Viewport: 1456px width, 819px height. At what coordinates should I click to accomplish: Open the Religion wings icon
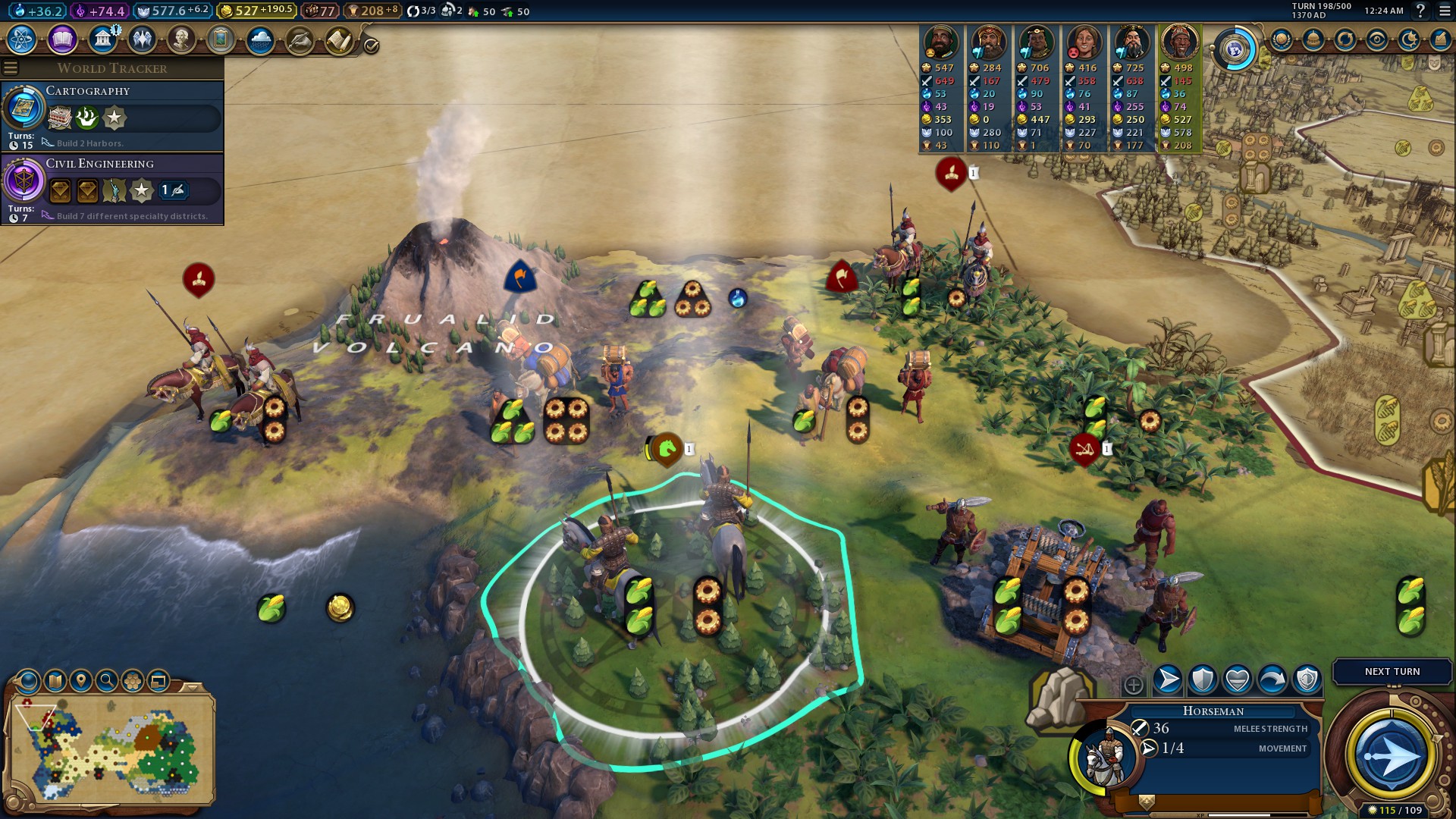[142, 39]
